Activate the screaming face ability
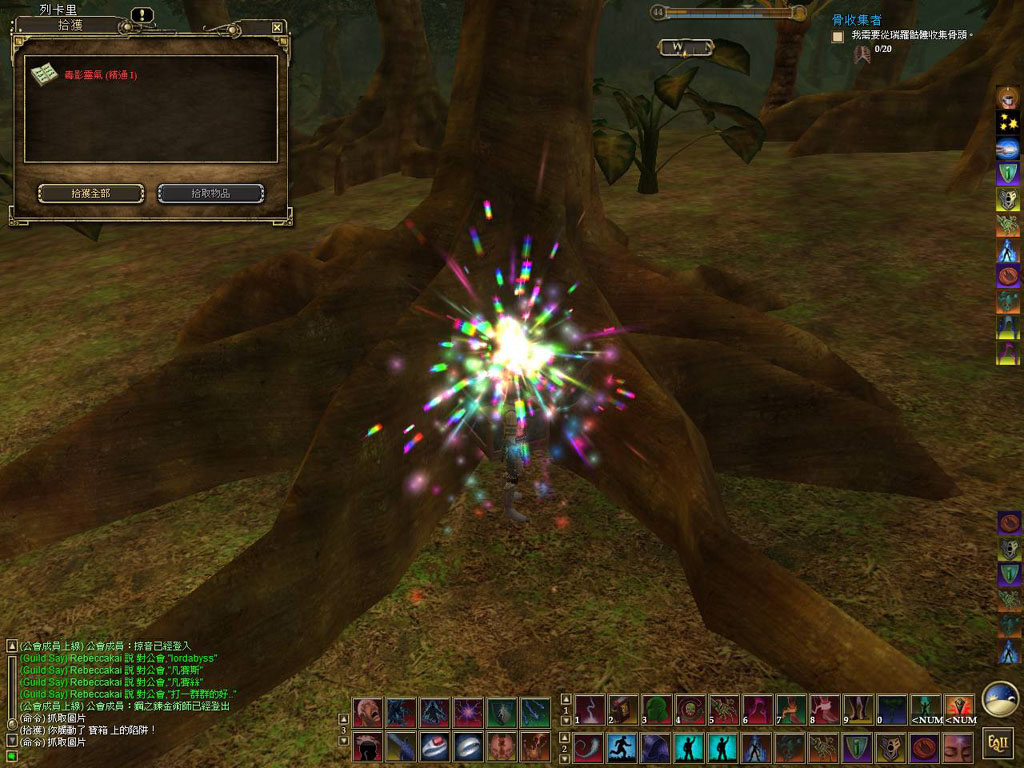Screen dimensions: 1024x768 [367, 712]
